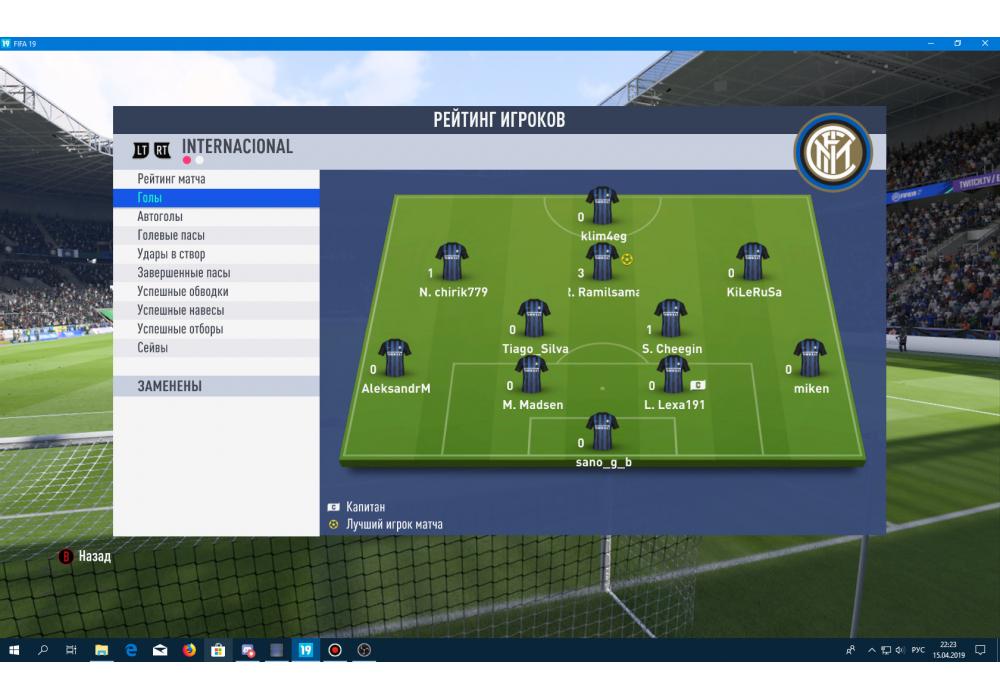Close the FIFA 19 window
The image size is (1000, 700).
point(984,43)
